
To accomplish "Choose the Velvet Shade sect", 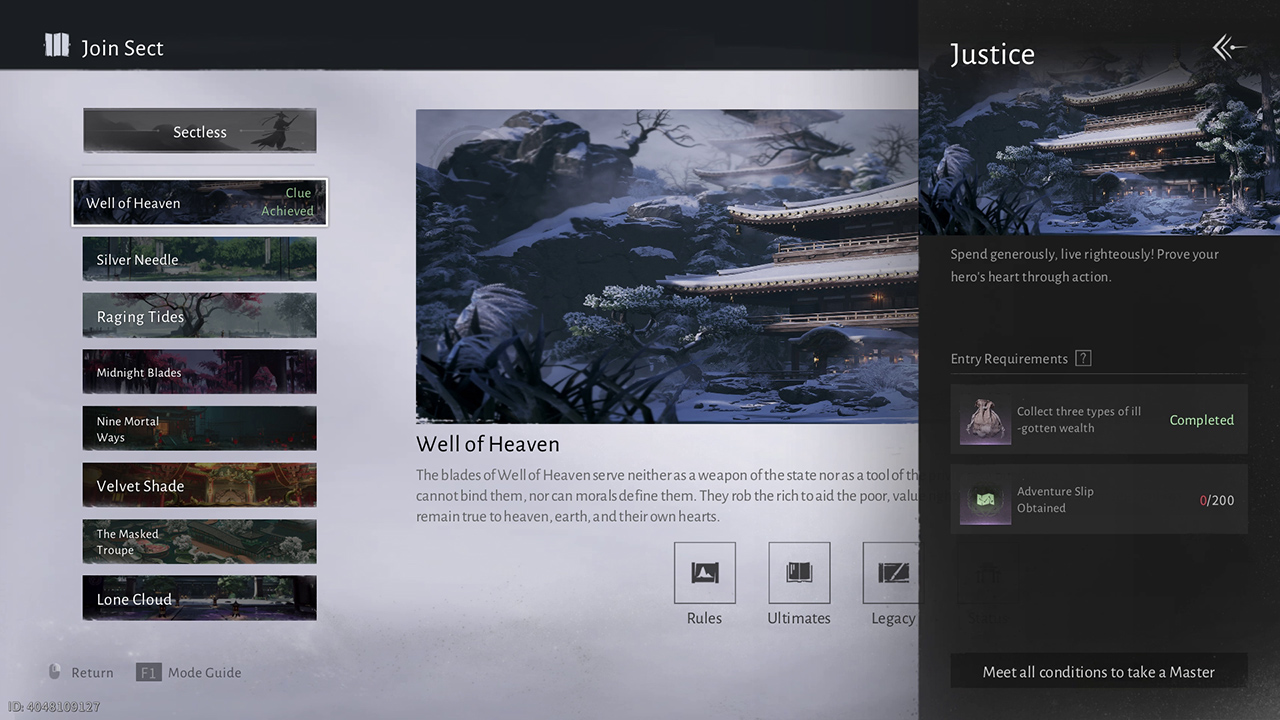I will coord(199,486).
